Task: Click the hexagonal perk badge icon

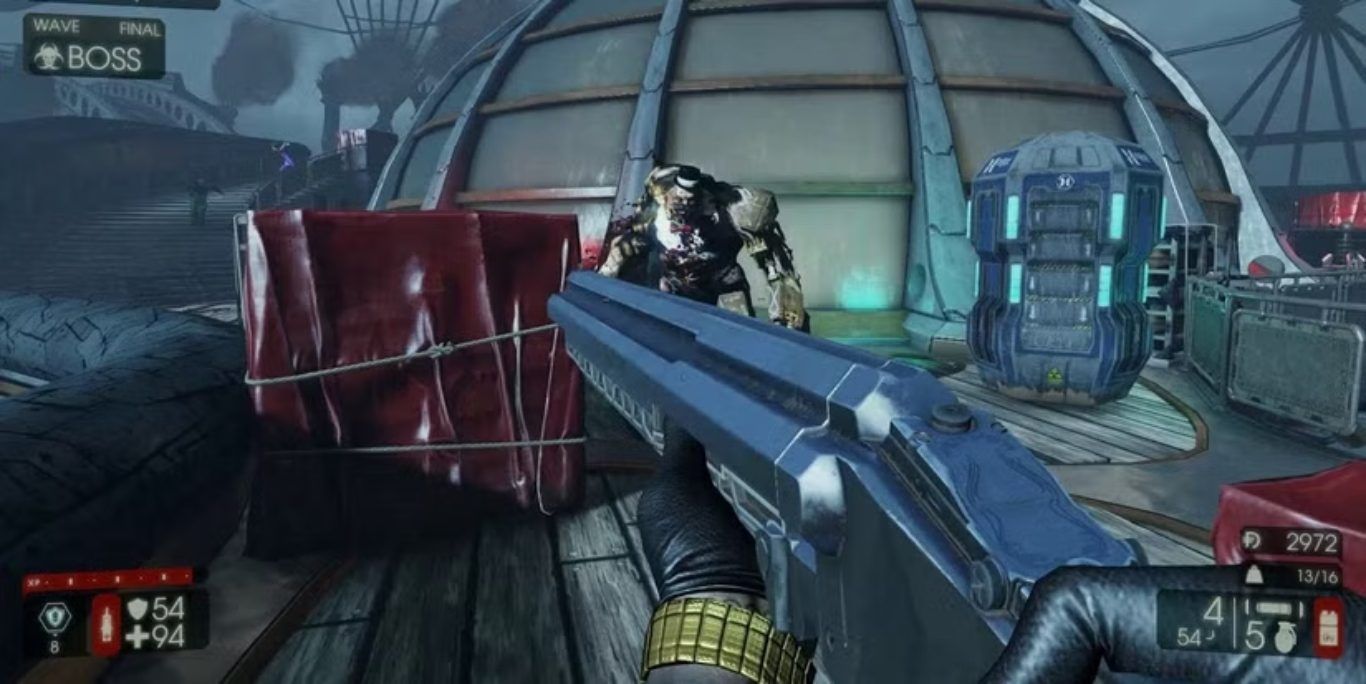Action: [54, 617]
